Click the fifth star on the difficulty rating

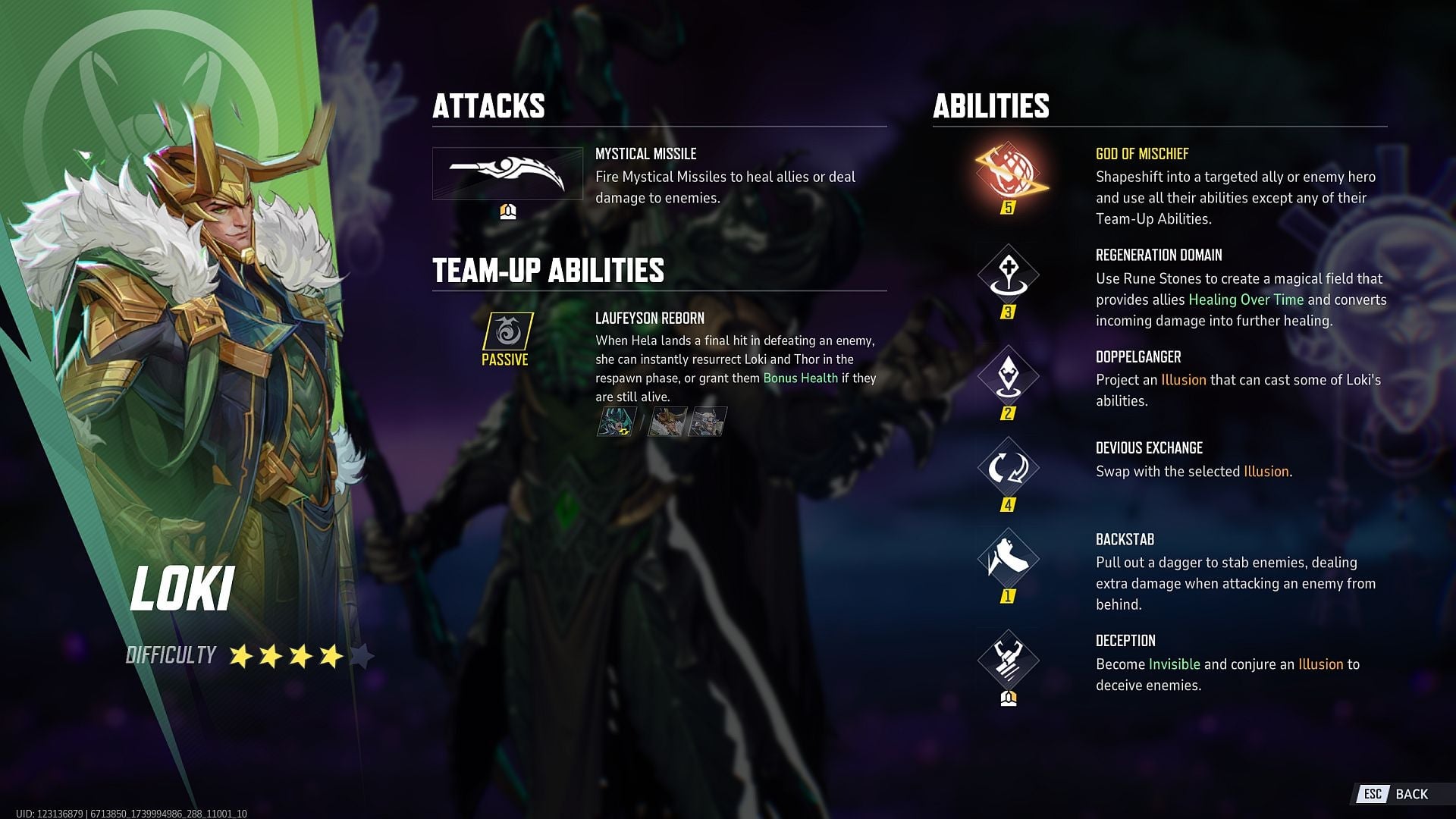tap(362, 655)
